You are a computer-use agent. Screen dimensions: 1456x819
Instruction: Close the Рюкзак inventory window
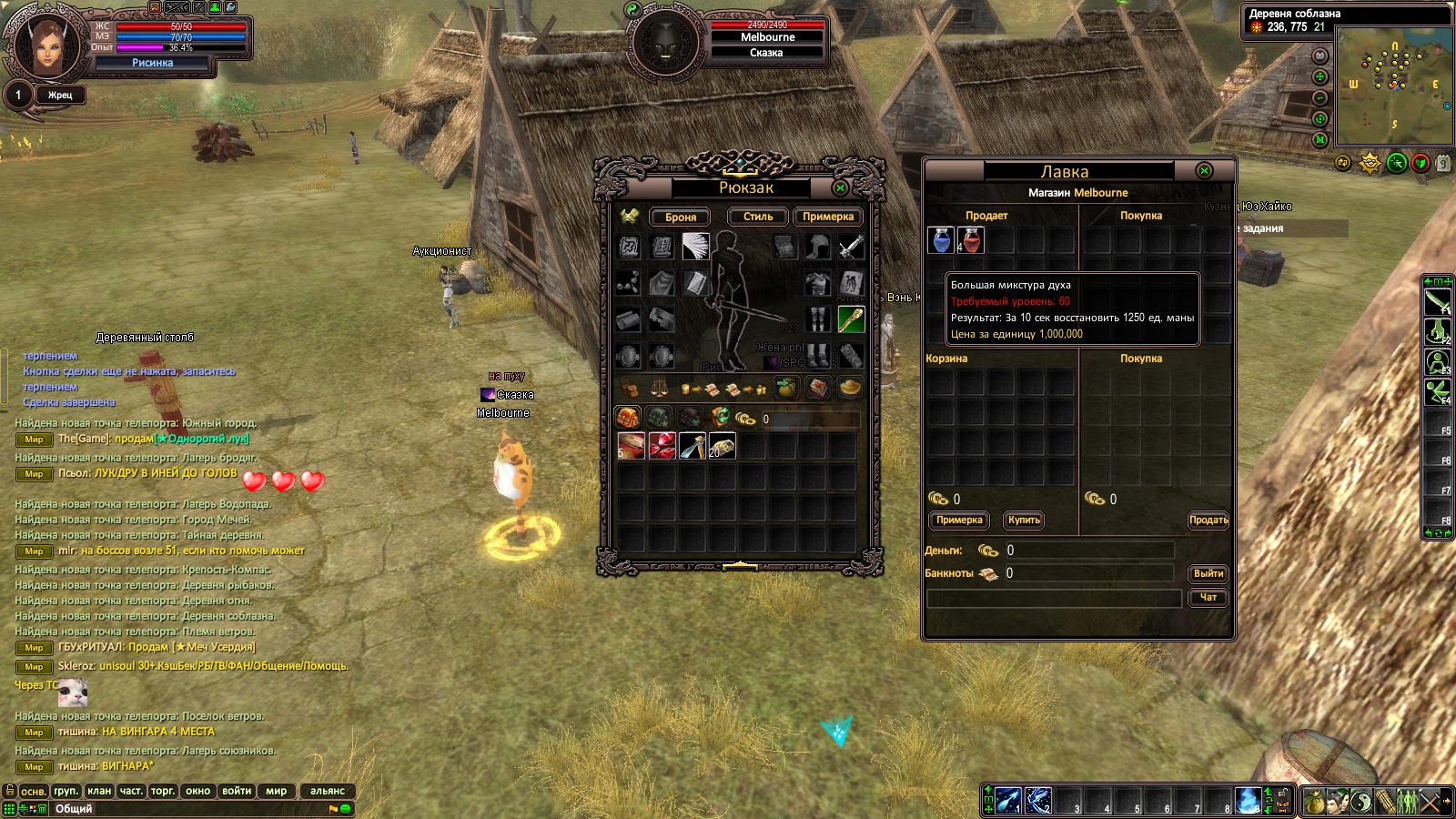pyautogui.click(x=840, y=187)
